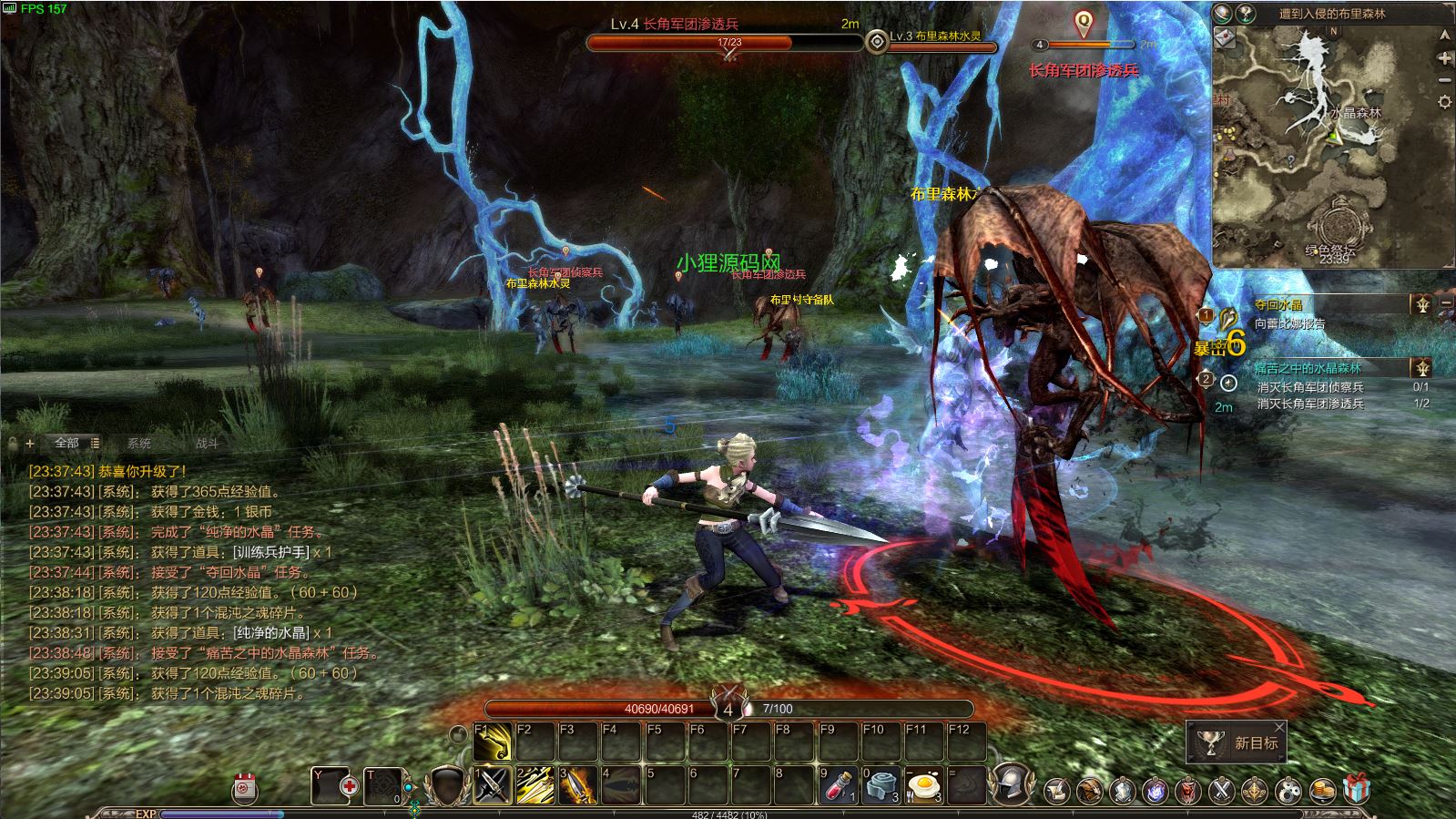Click the 新目标 trophy button
Screen dimensions: 1456x819
coord(1236,743)
